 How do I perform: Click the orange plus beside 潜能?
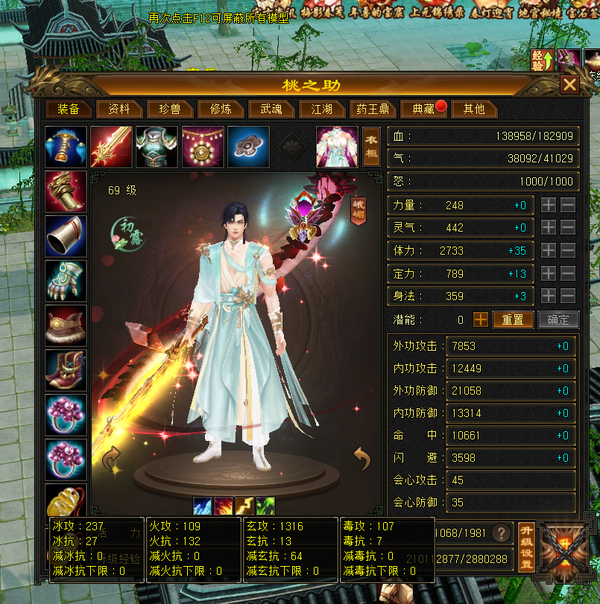(481, 320)
